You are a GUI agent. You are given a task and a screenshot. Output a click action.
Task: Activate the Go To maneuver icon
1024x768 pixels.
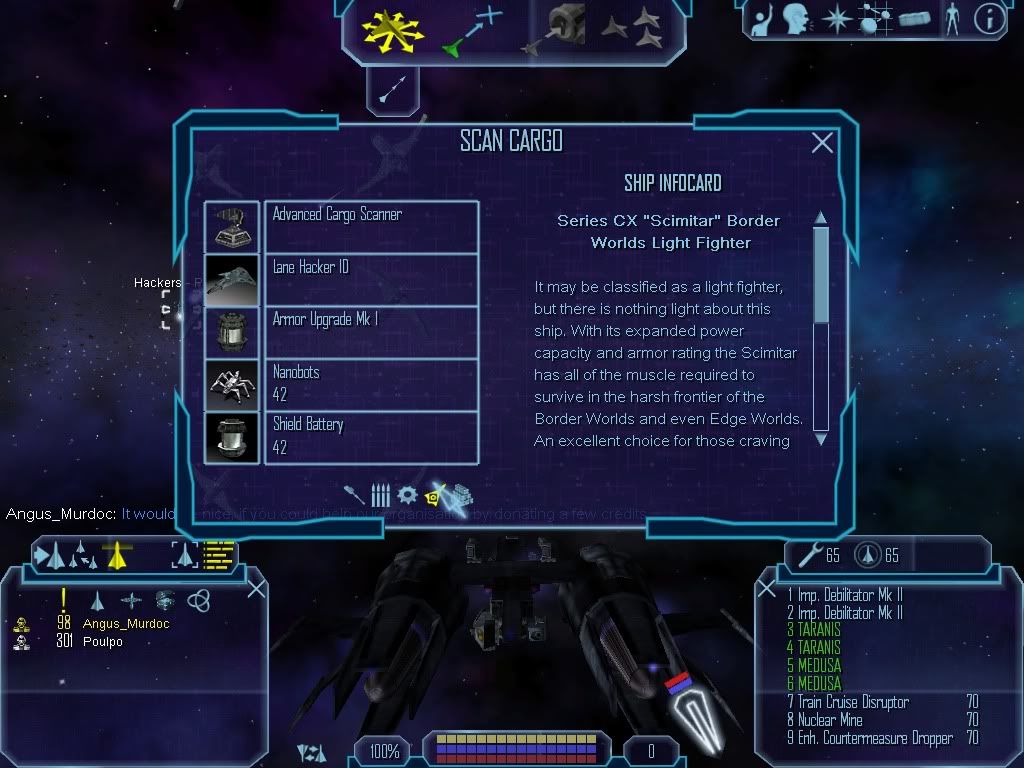[x=472, y=29]
